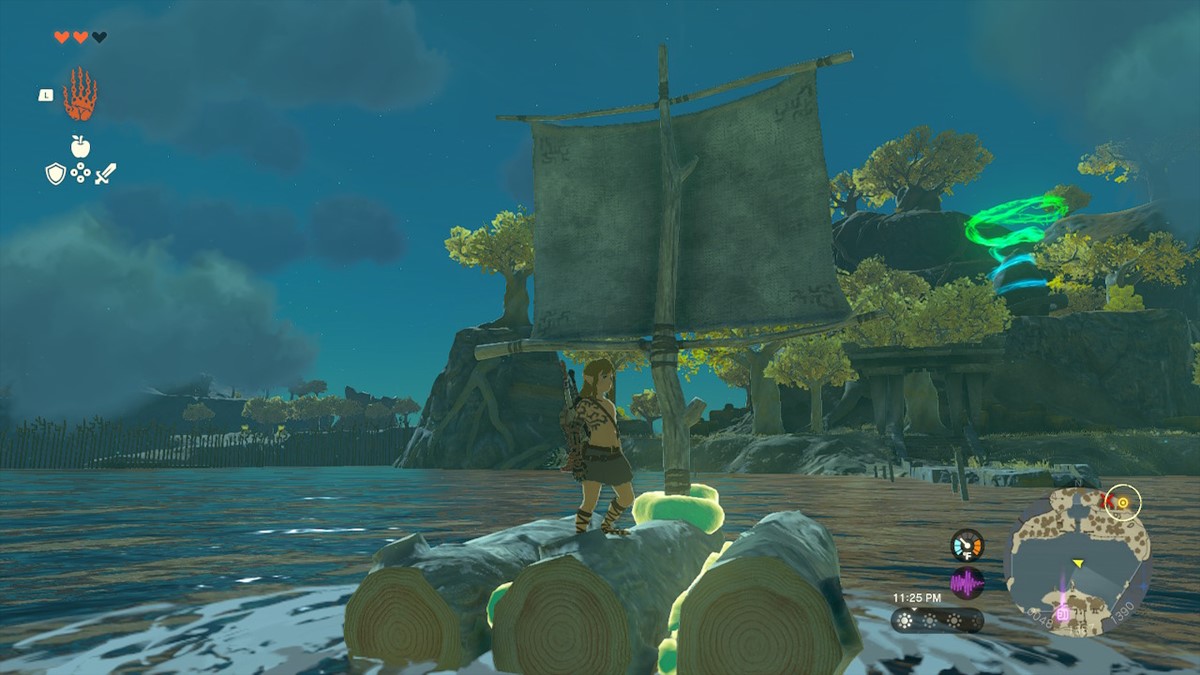
Task: Open the shield quick-select icon
Action: coord(55,174)
